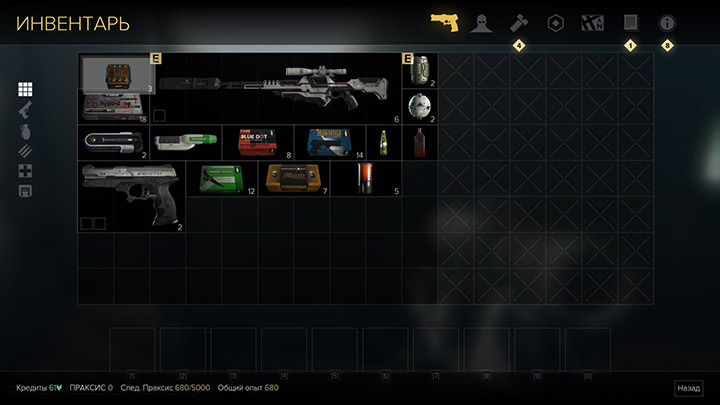Open the hexagon icon tab
Image resolution: width=720 pixels, height=405 pixels.
555,22
